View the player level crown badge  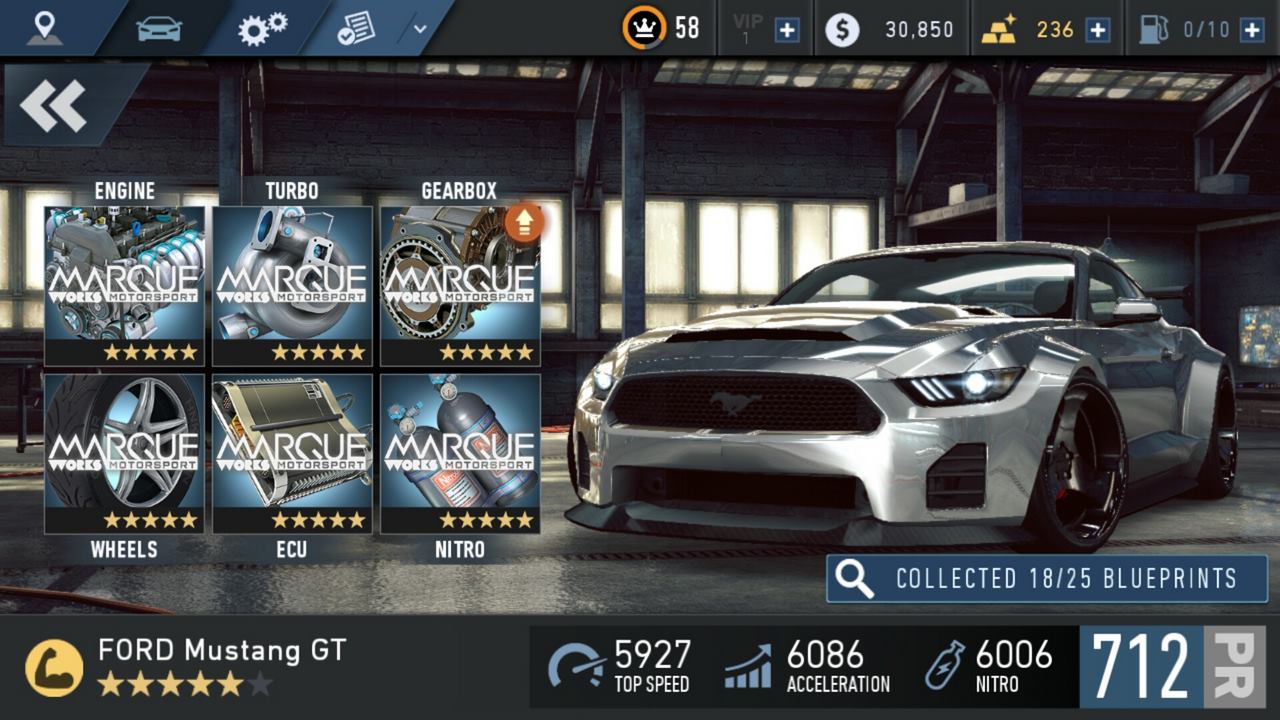click(x=644, y=28)
